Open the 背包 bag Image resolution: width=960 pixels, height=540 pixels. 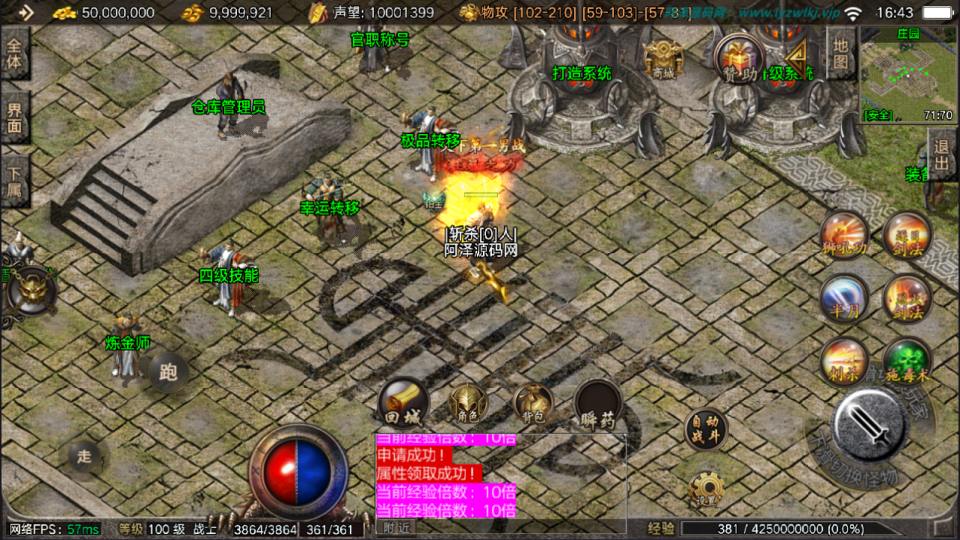point(532,402)
